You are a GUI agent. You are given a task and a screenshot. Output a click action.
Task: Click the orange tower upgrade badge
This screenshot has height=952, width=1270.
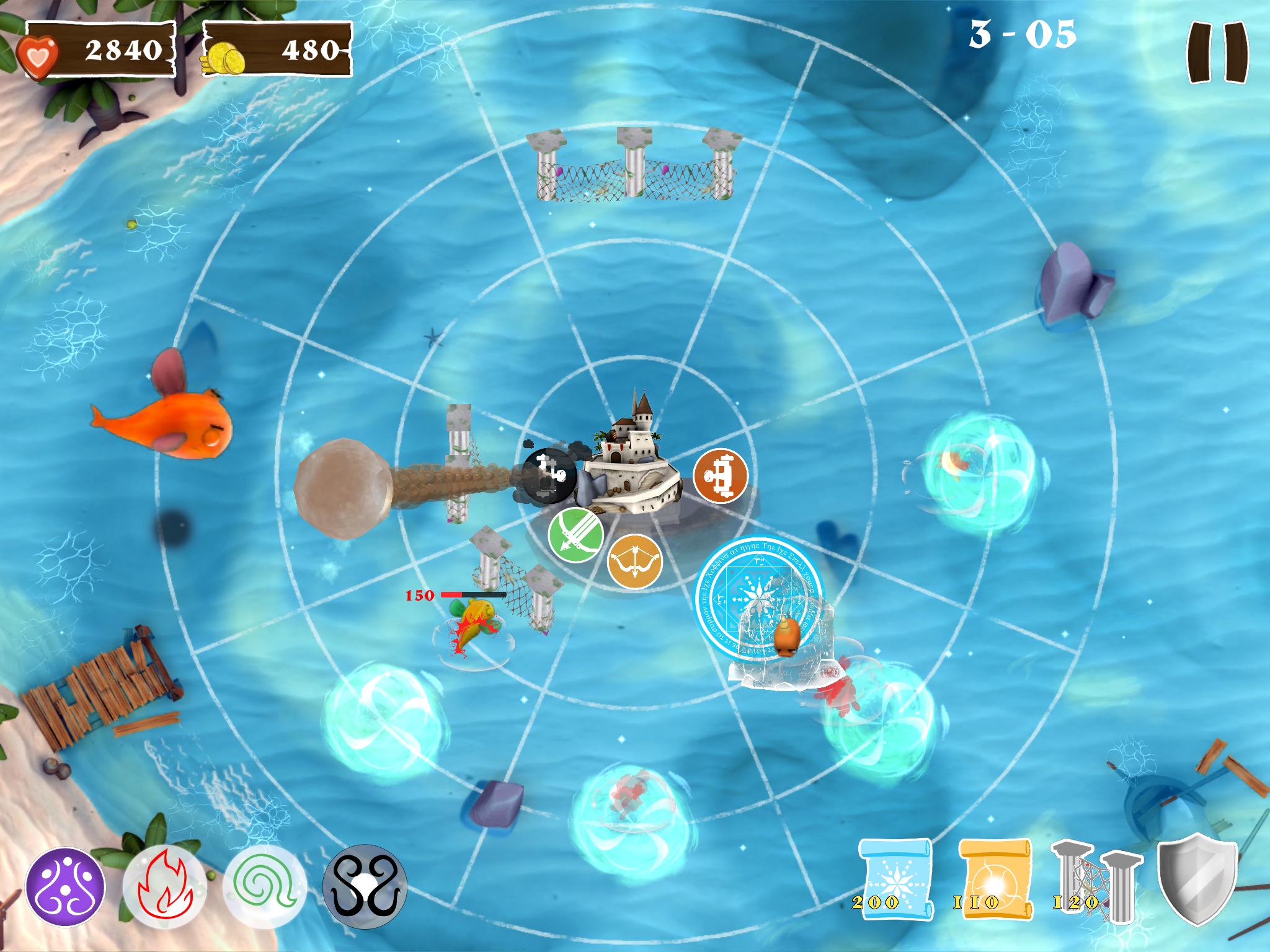[x=720, y=476]
